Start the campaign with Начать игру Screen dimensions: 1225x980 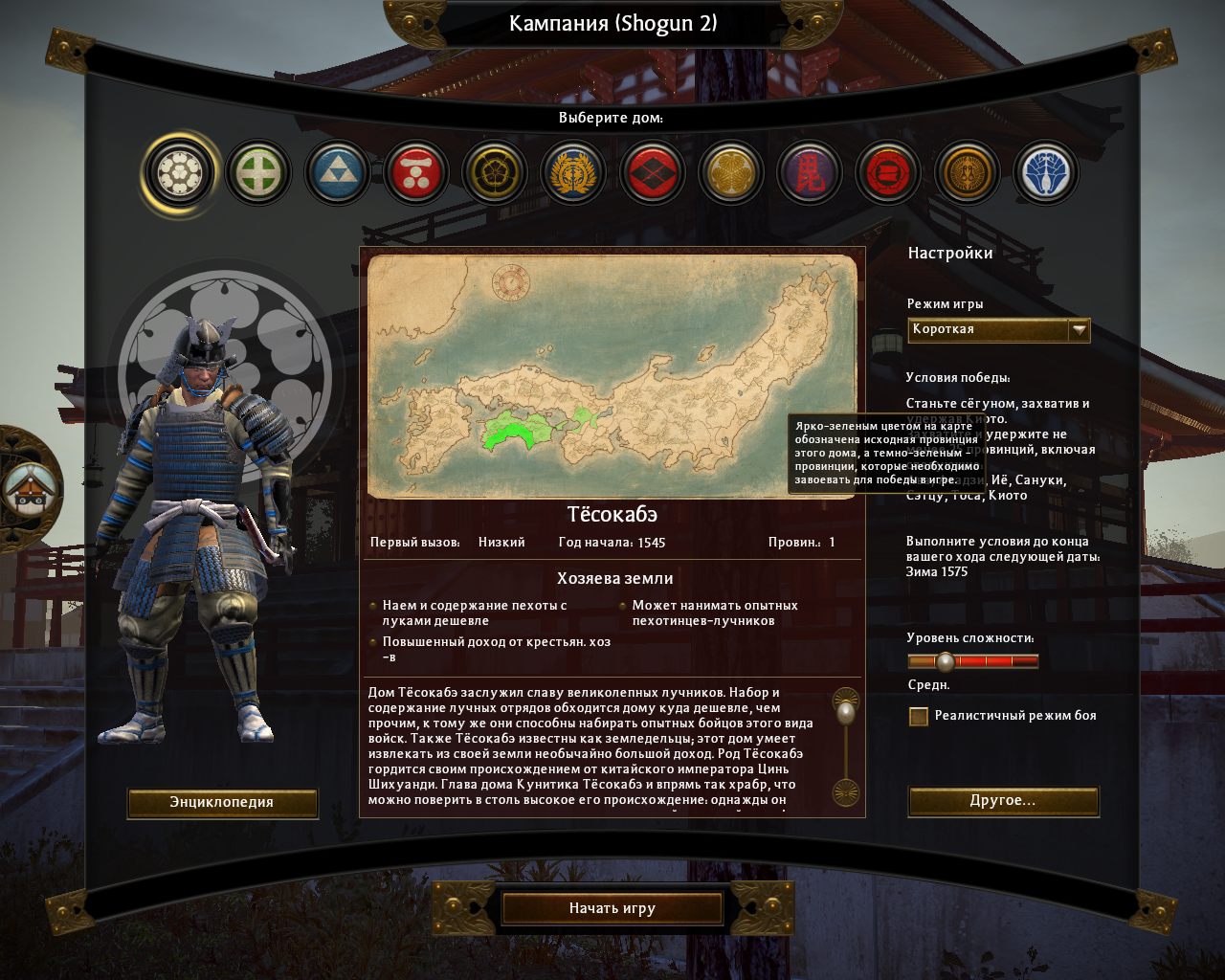tap(612, 908)
